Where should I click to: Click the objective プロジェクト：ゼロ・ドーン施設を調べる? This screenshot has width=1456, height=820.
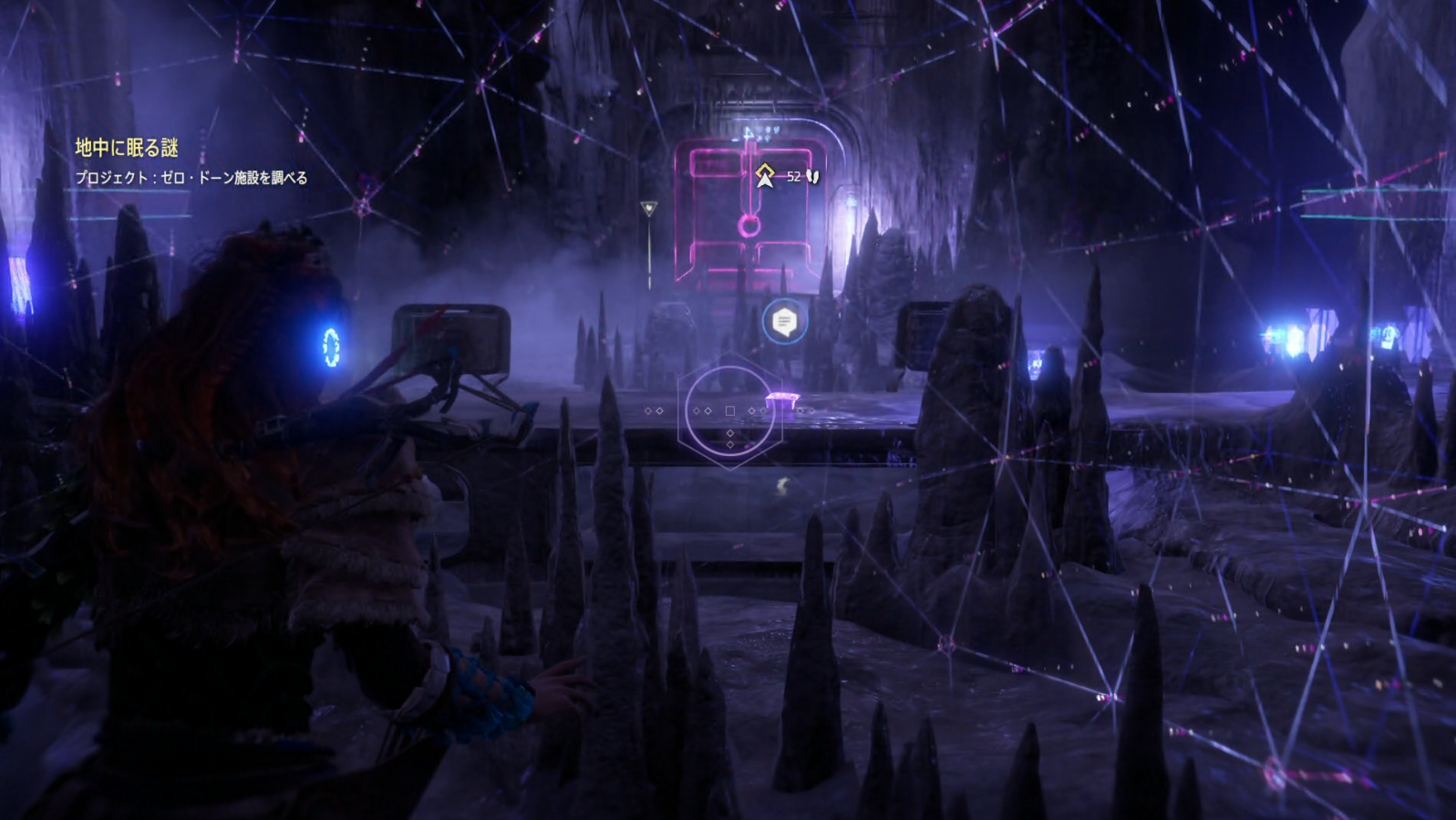pyautogui.click(x=191, y=178)
